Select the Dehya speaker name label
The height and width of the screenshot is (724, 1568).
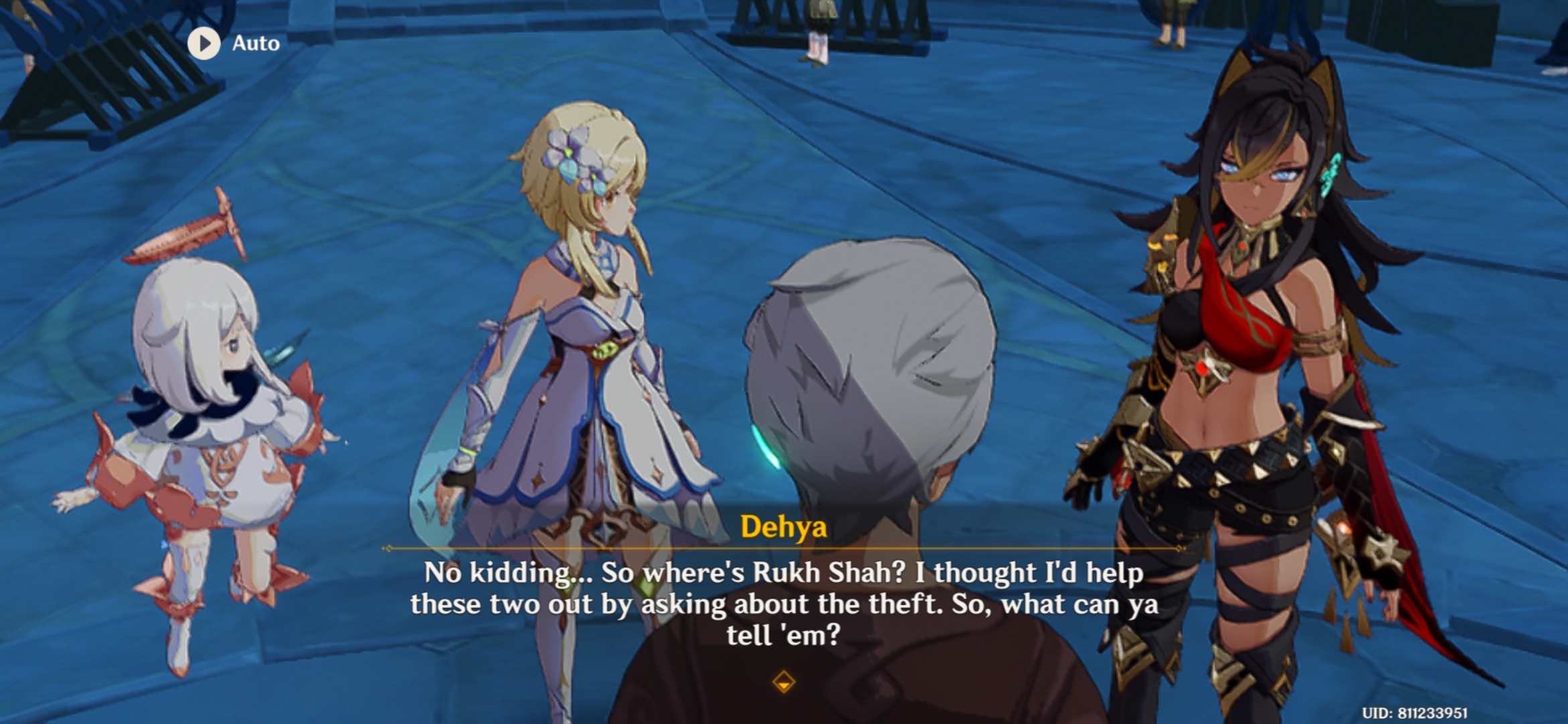[x=784, y=528]
